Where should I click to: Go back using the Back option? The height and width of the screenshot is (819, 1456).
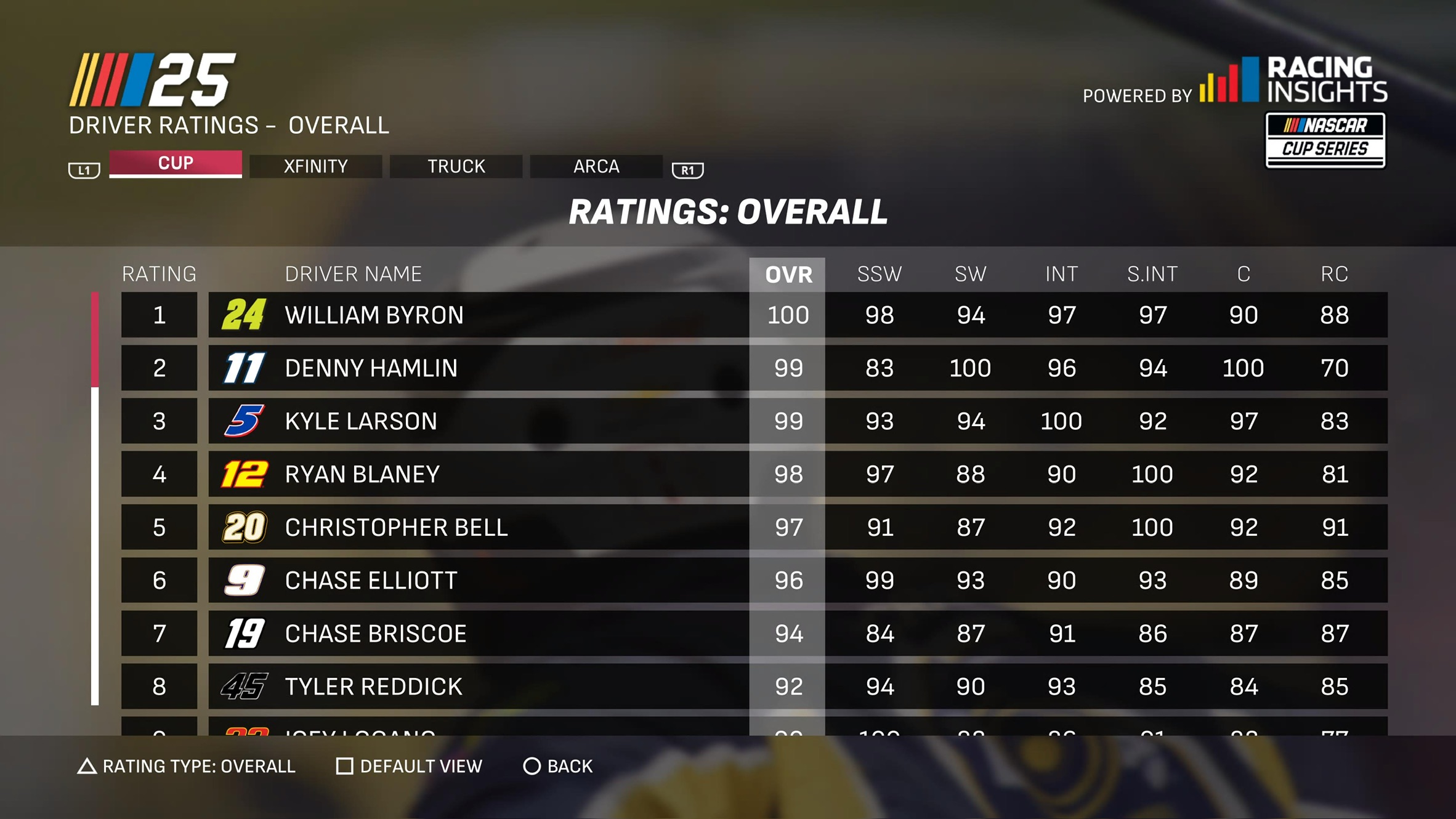[x=558, y=766]
